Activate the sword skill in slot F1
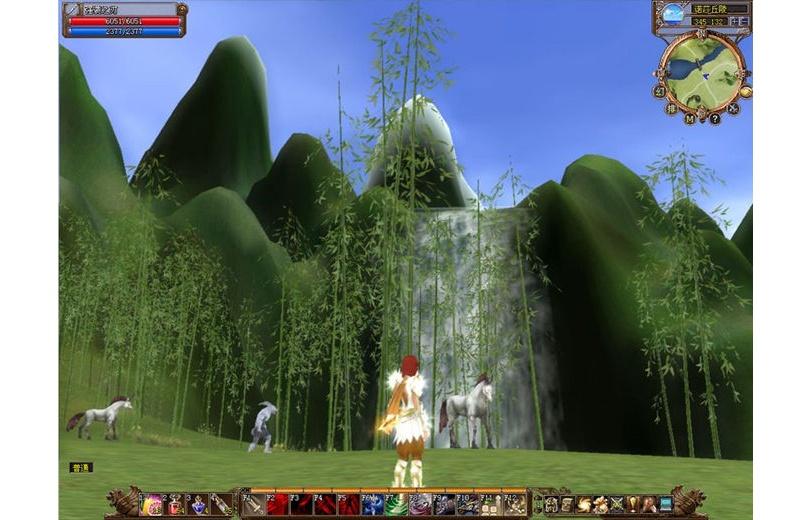The width and height of the screenshot is (812, 520). click(x=256, y=505)
